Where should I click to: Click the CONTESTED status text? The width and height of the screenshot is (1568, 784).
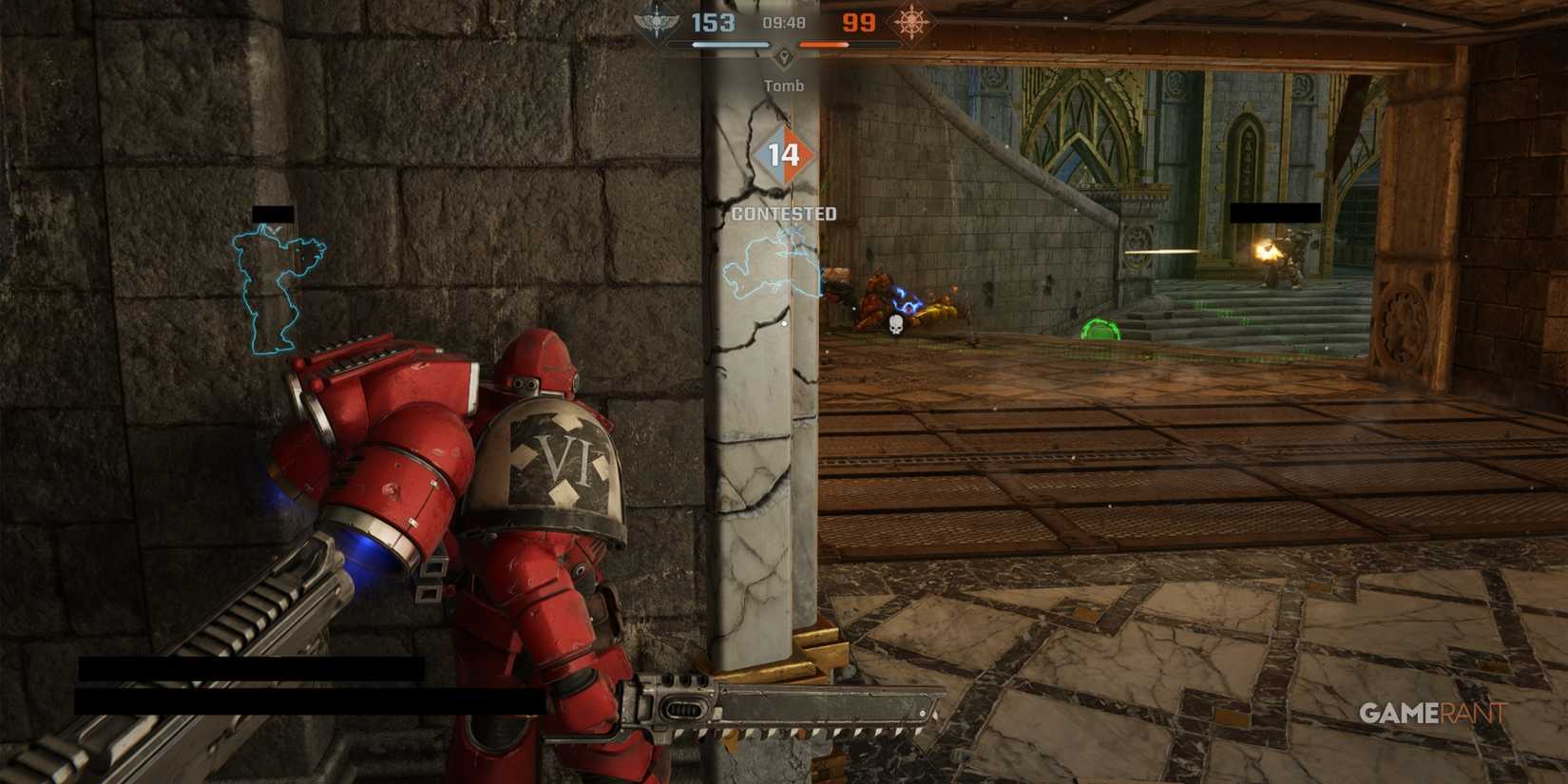click(783, 214)
